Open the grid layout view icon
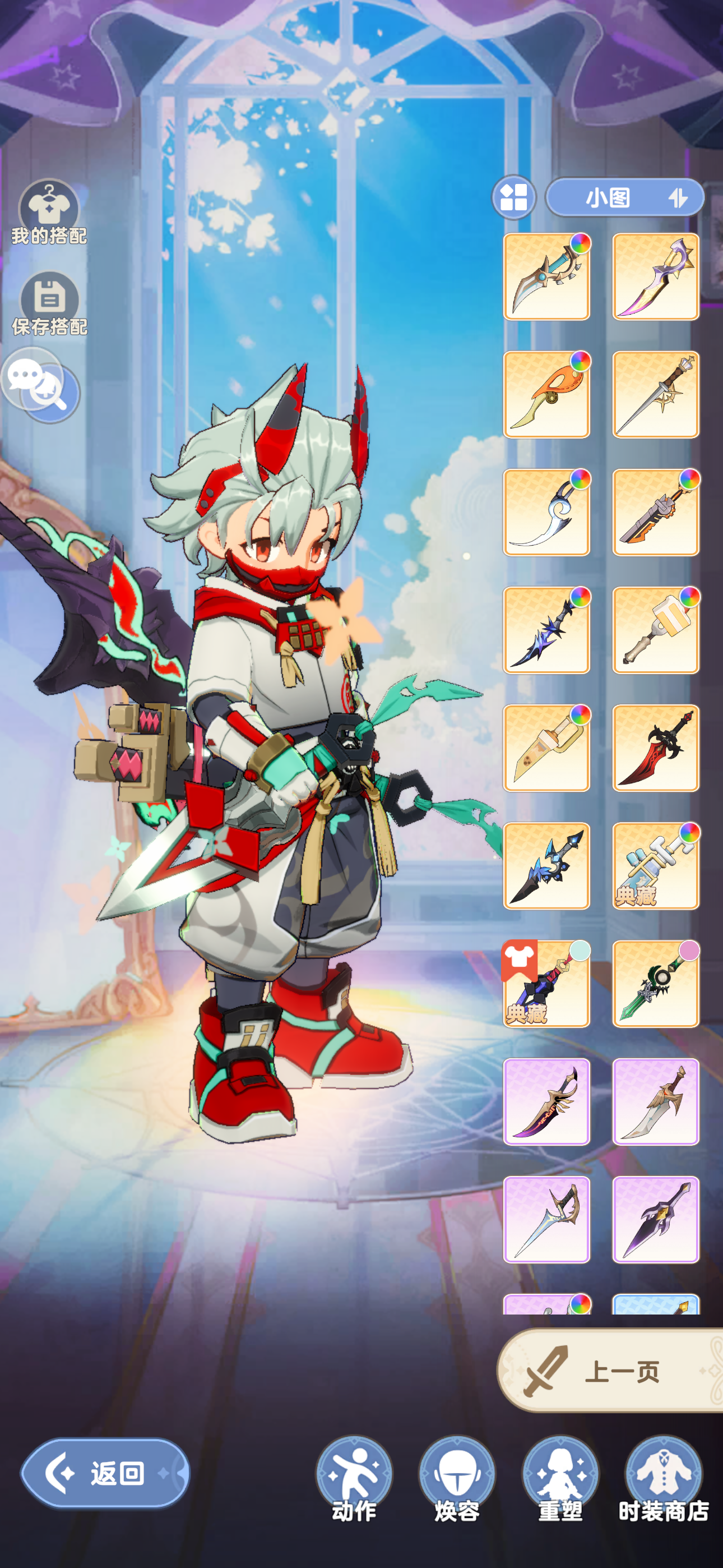This screenshot has width=723, height=1568. tap(515, 198)
